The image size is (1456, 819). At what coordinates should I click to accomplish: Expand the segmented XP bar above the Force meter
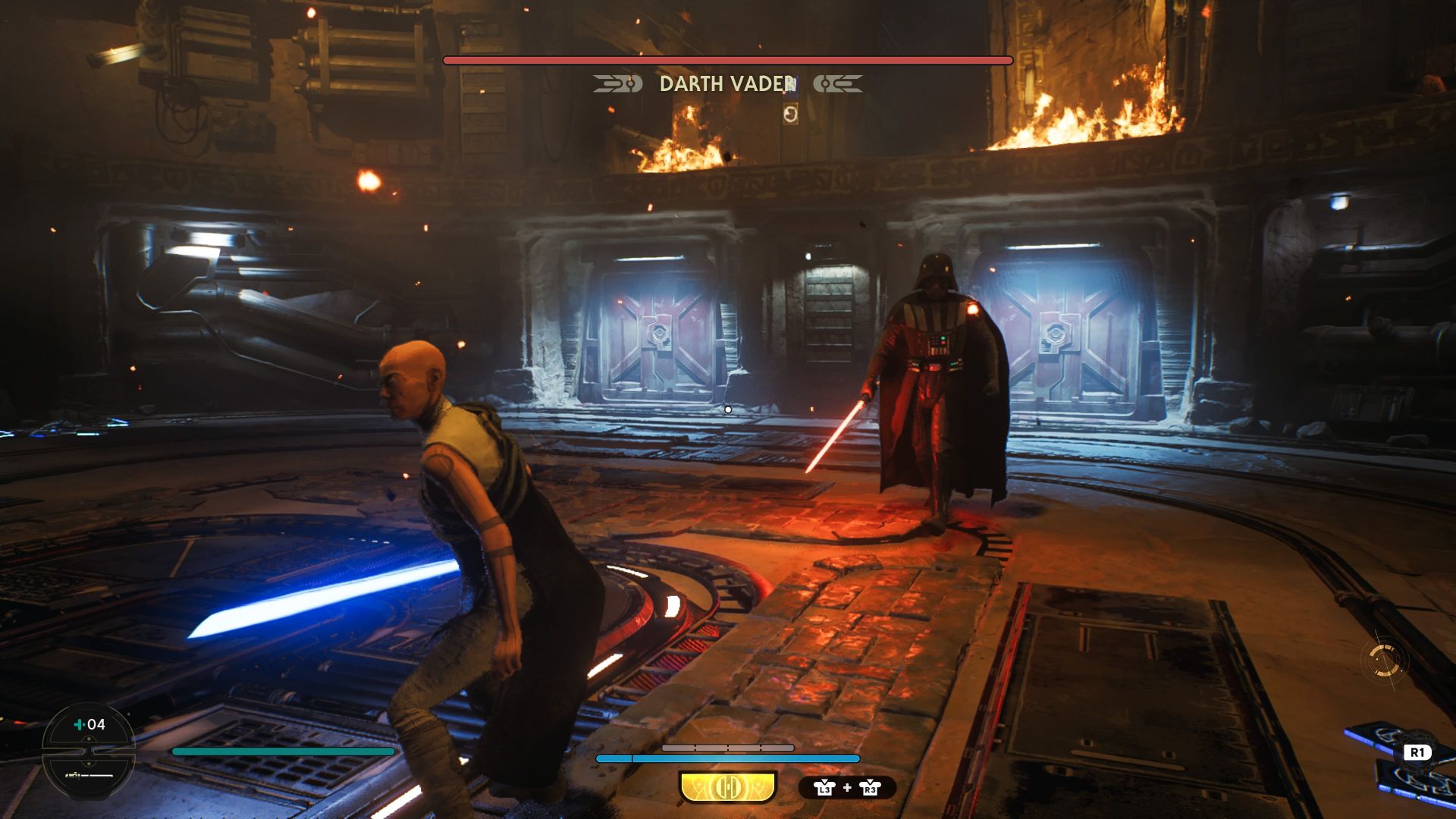point(728,748)
